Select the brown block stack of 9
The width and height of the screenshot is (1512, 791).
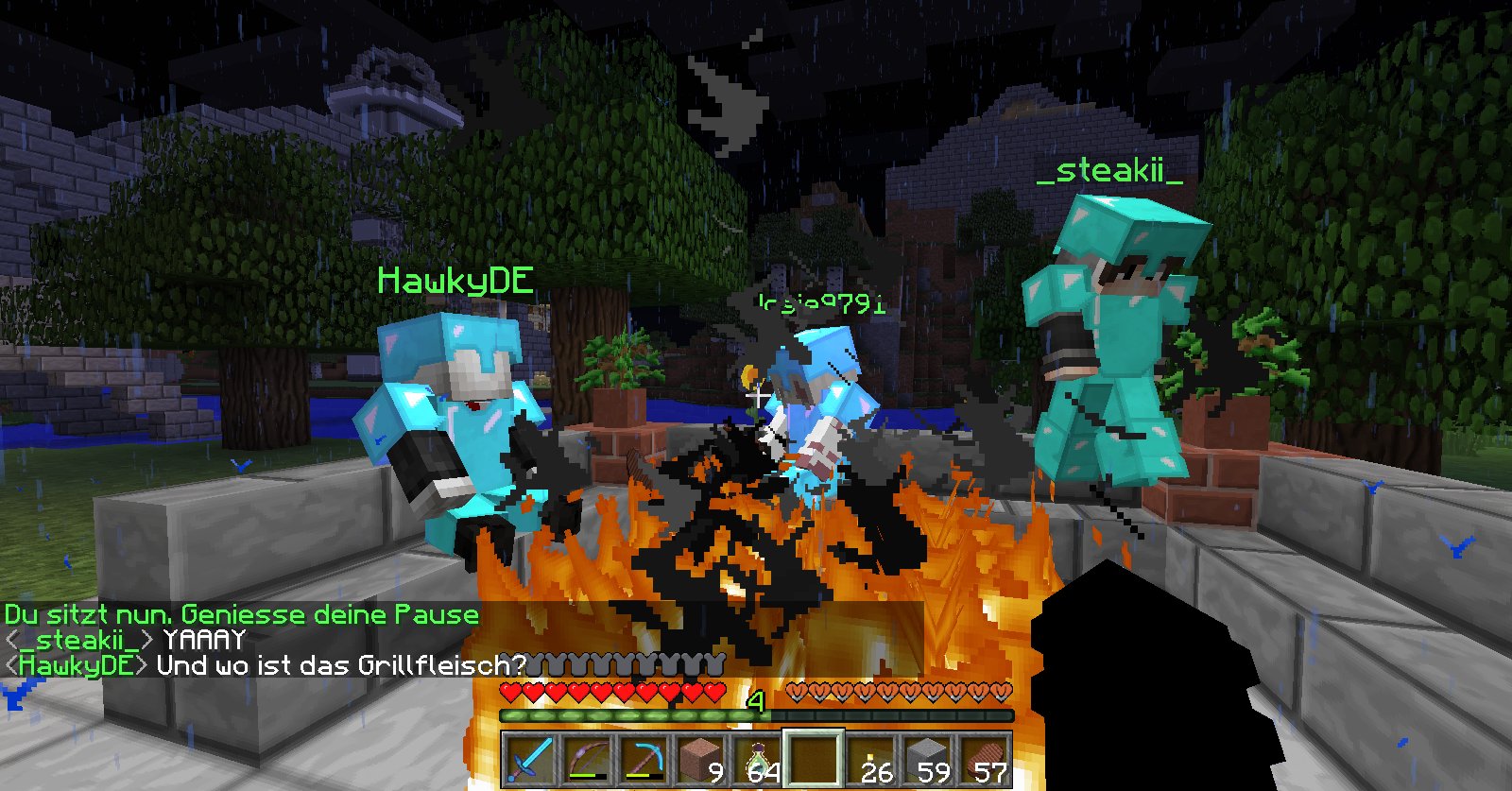(700, 759)
